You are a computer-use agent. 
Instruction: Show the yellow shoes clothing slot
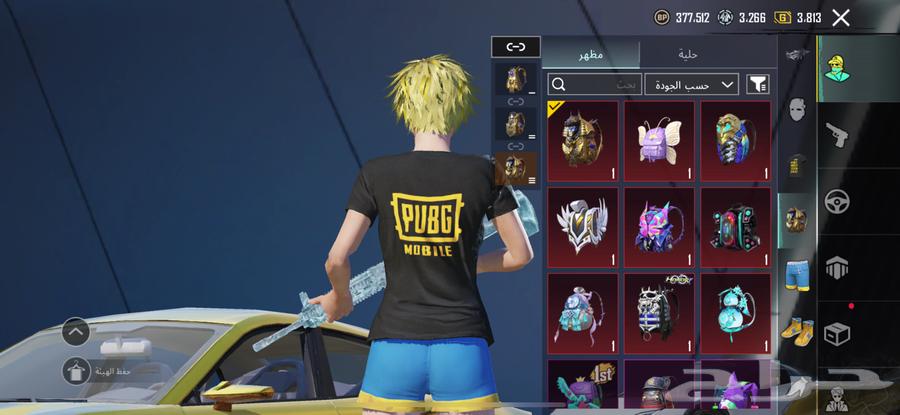(x=796, y=329)
